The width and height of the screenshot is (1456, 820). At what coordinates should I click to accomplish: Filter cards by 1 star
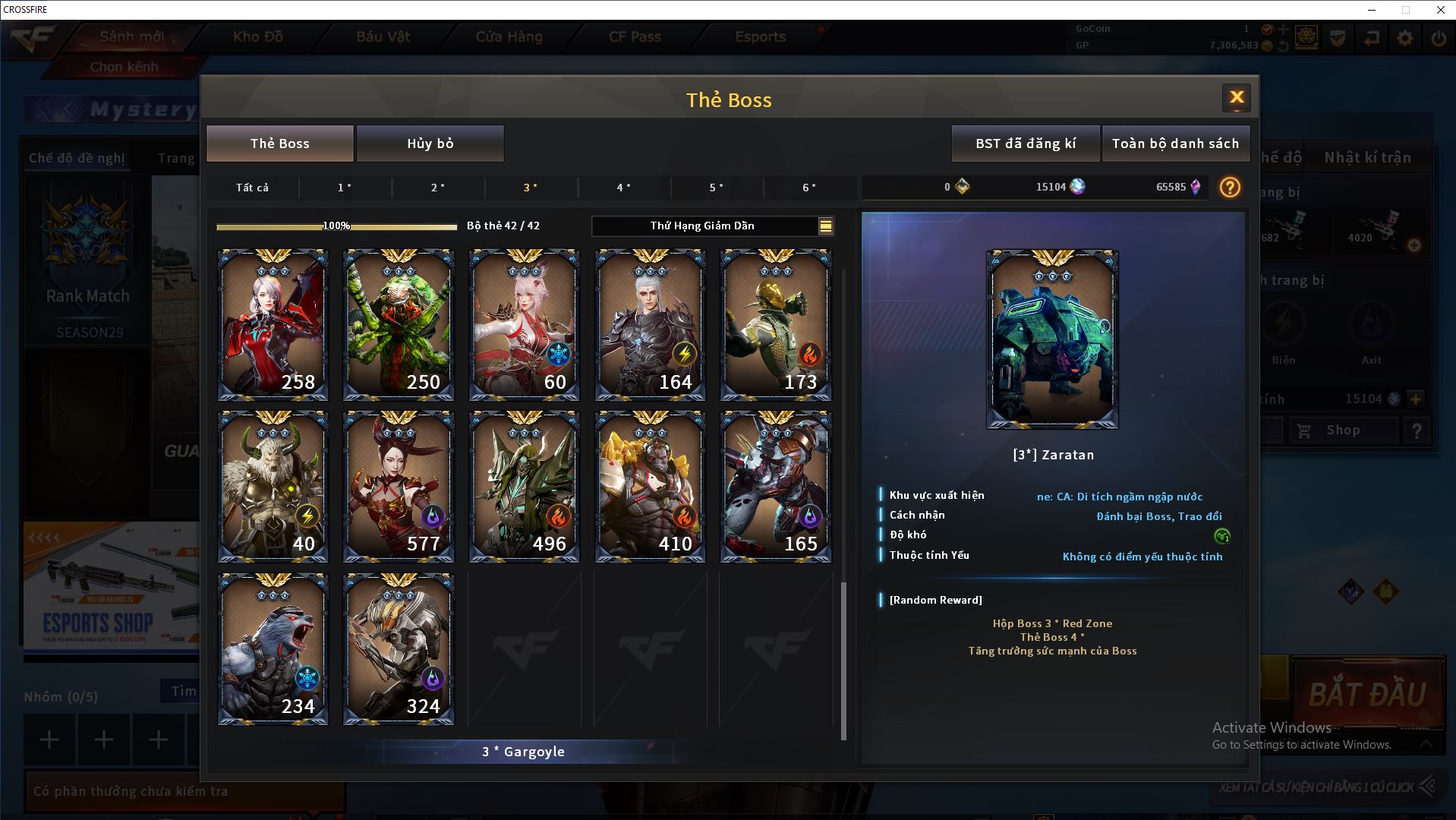click(x=345, y=188)
